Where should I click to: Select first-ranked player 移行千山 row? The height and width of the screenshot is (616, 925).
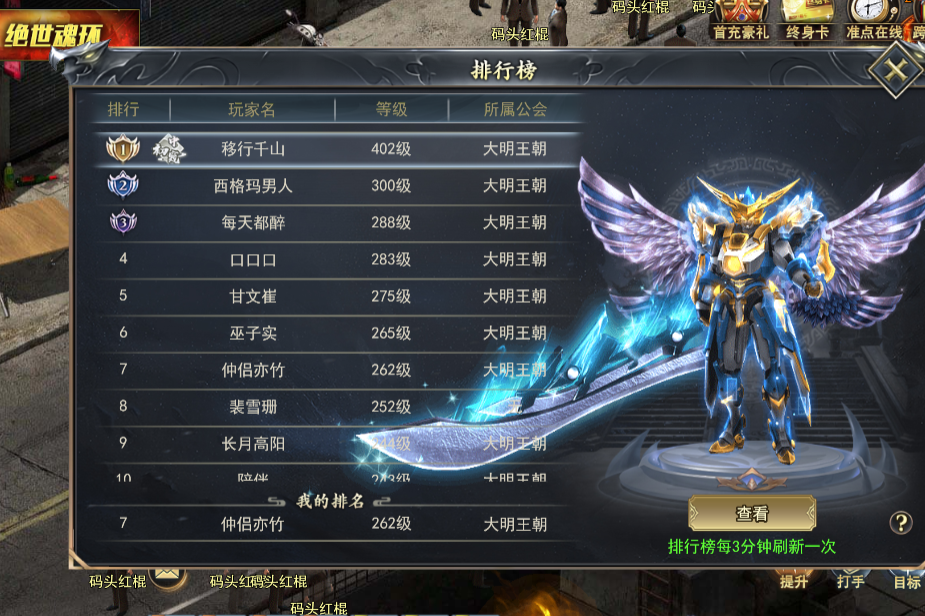pos(330,149)
